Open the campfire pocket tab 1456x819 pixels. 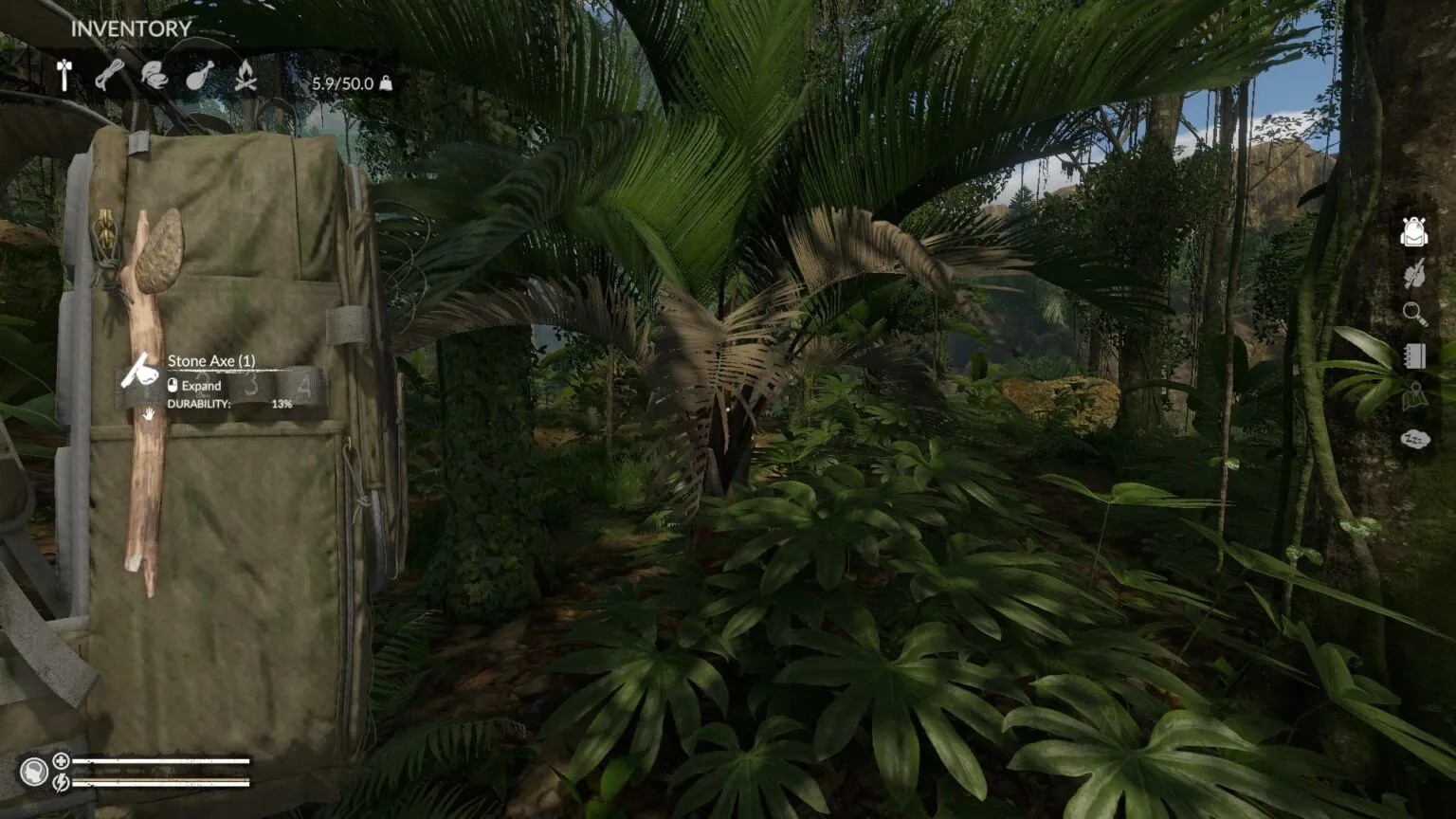[246, 75]
